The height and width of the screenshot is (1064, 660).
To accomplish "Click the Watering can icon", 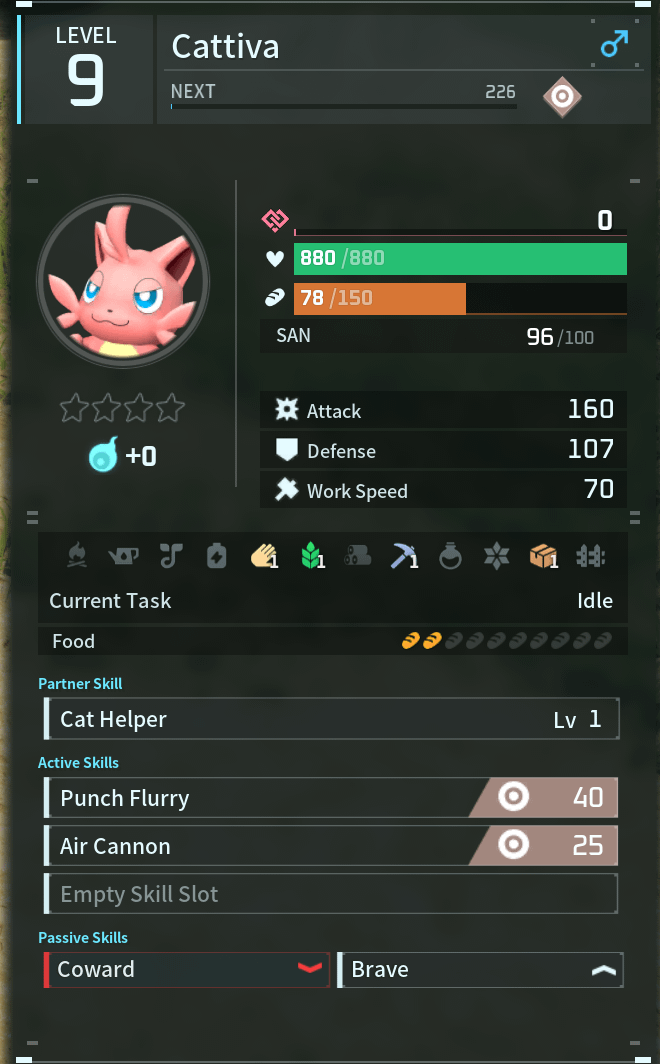I will click(124, 556).
